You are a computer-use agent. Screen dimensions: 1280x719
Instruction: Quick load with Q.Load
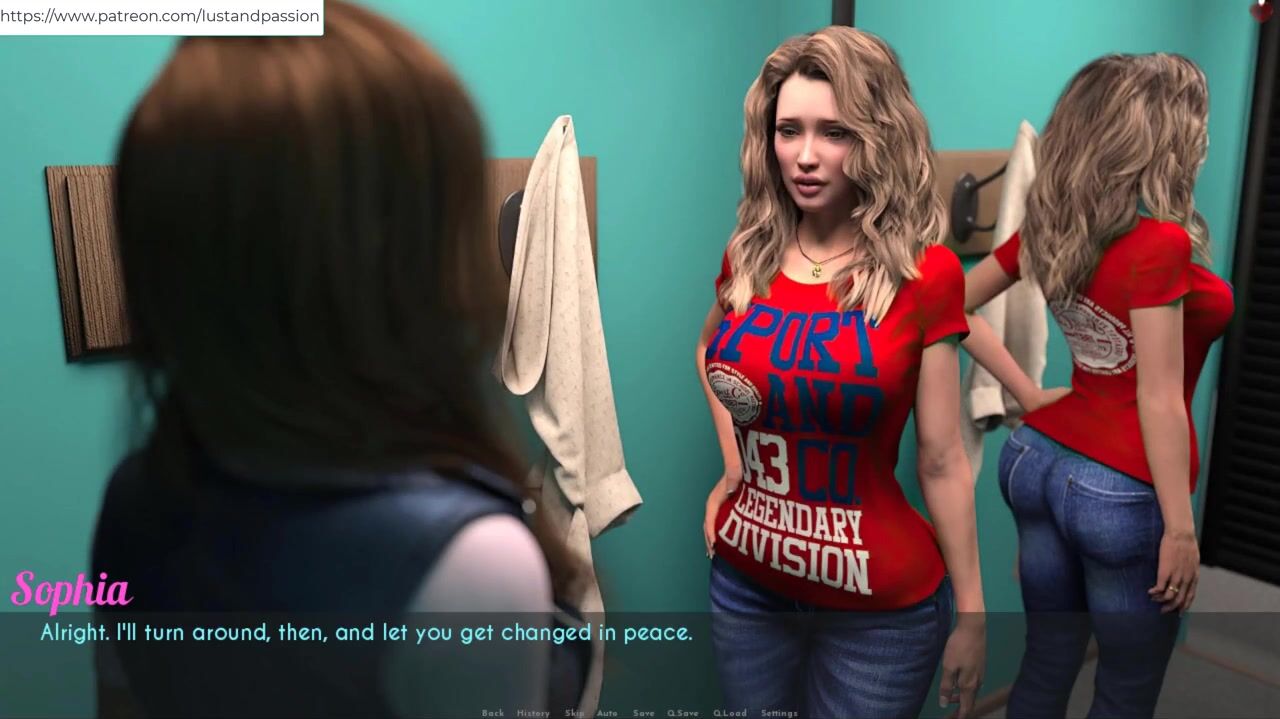pyautogui.click(x=729, y=713)
